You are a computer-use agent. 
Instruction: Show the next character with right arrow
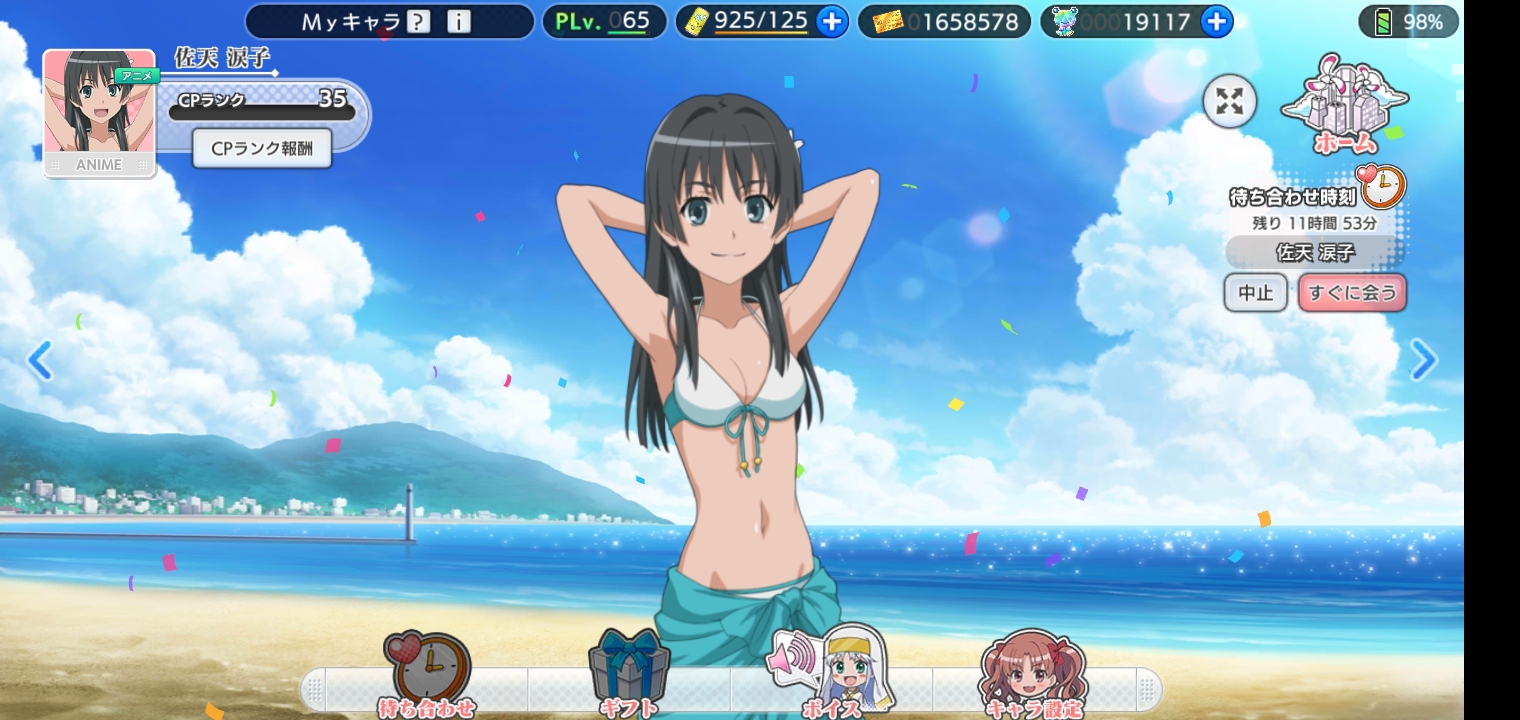point(1423,360)
